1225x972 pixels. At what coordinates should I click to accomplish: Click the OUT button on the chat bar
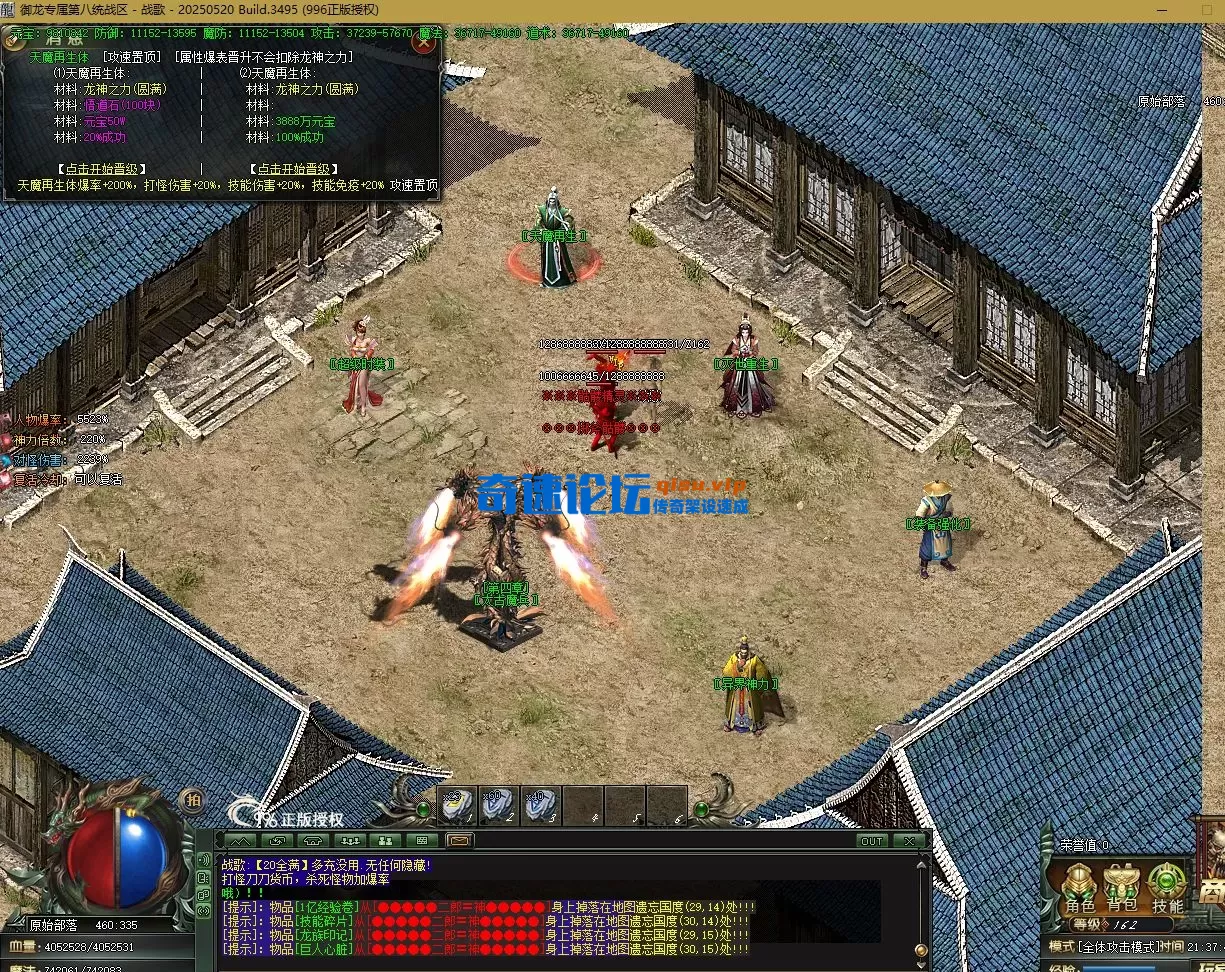[x=872, y=841]
